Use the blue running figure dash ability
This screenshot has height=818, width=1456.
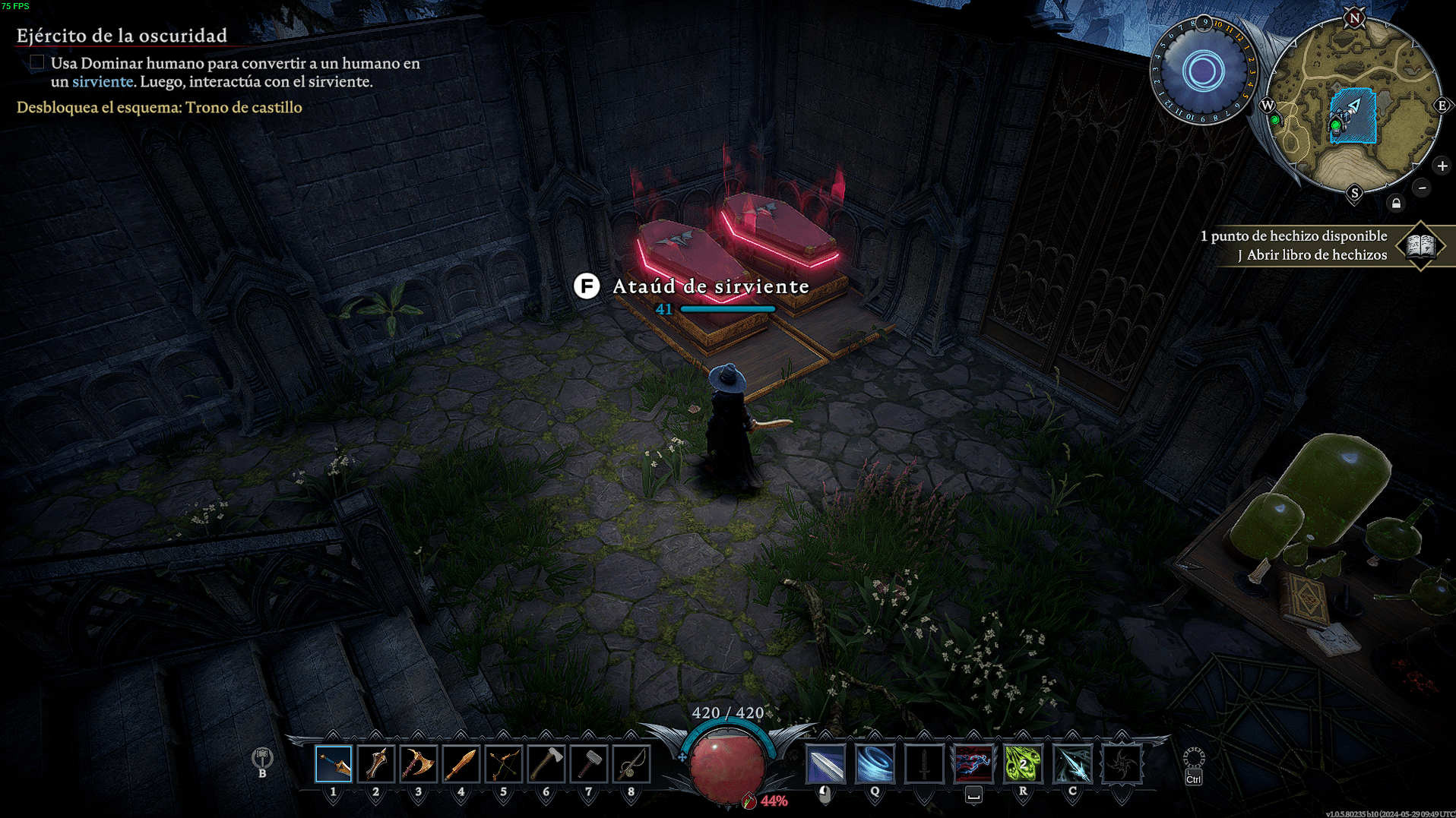973,764
